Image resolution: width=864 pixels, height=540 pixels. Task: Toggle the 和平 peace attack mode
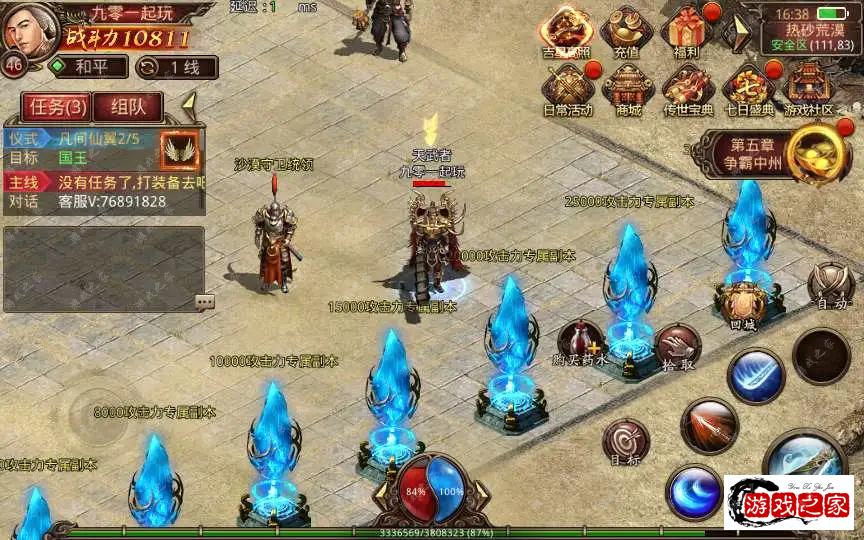pos(88,67)
